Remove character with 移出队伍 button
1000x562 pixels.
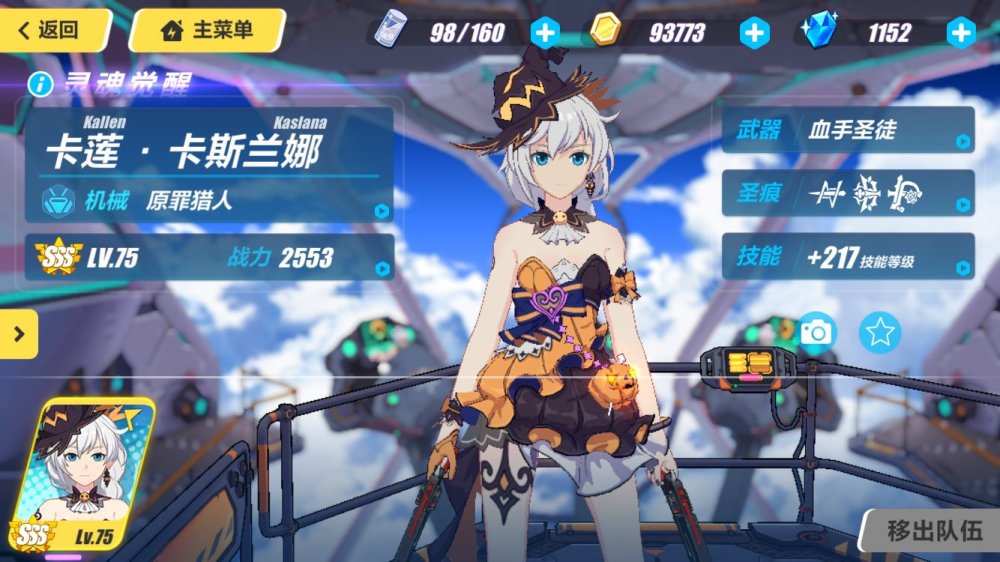(933, 530)
